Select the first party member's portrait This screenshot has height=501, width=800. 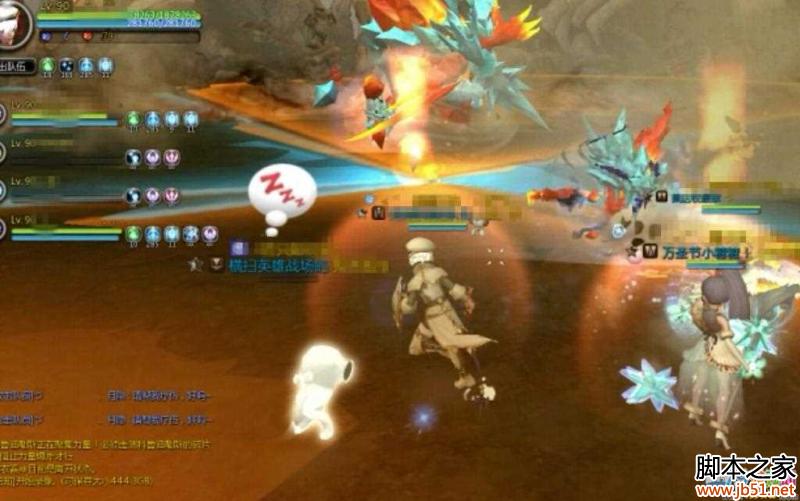[3, 113]
